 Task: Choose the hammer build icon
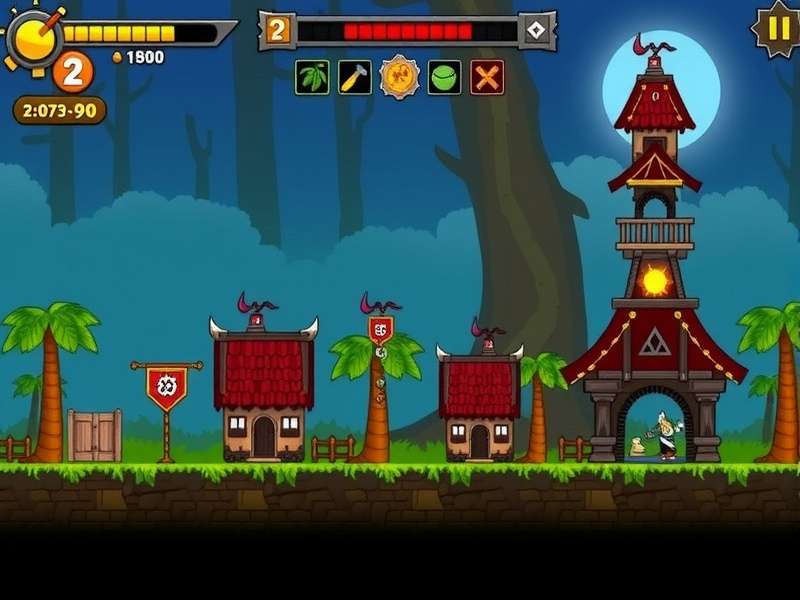pos(355,77)
